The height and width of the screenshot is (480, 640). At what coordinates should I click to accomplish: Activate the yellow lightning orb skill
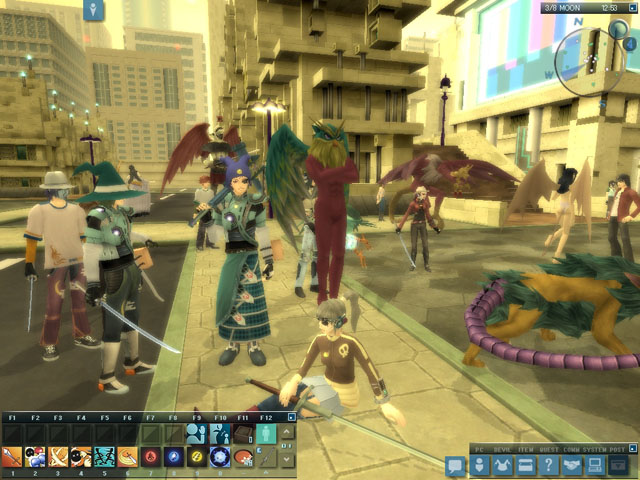click(x=198, y=457)
